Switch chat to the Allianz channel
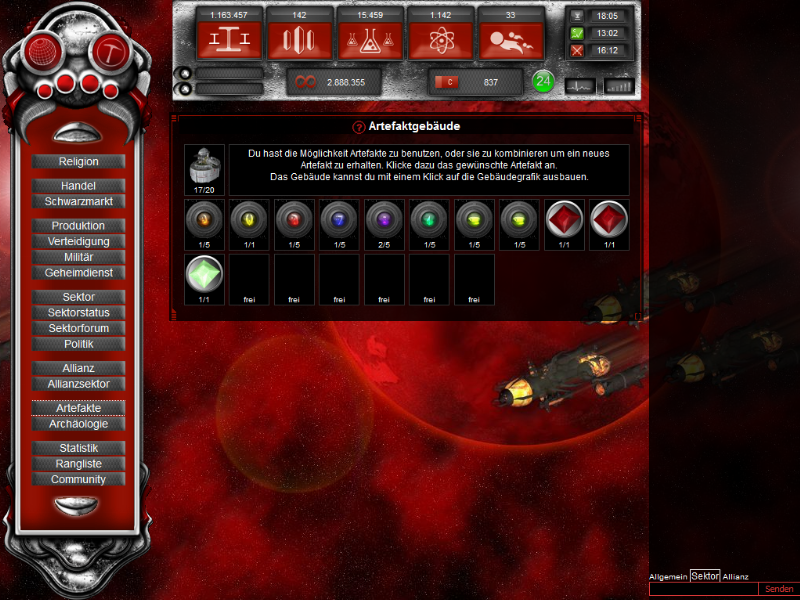This screenshot has width=800, height=600. pos(735,577)
